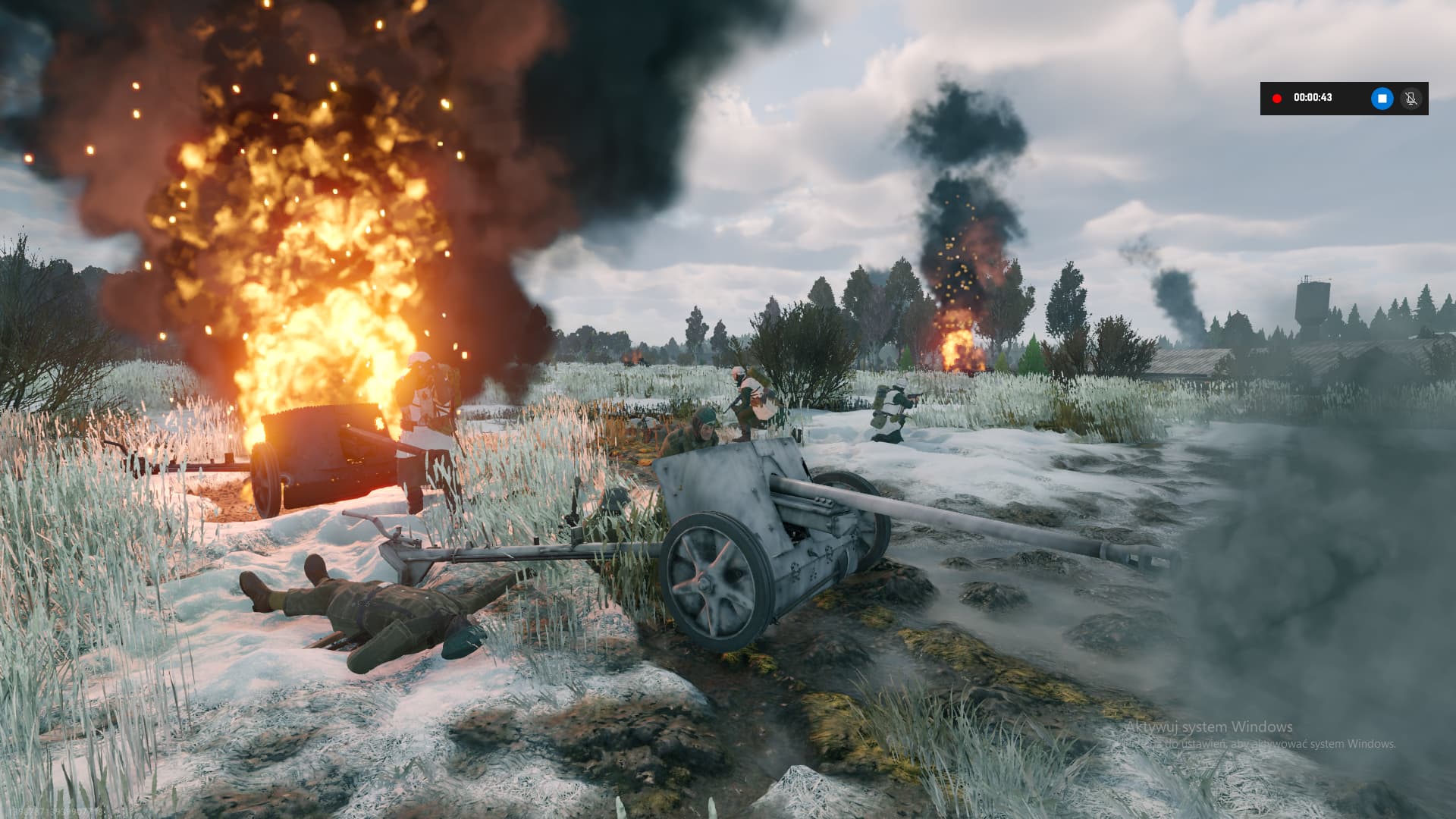Toggle the recording microphone mute
The width and height of the screenshot is (1456, 819).
(x=1410, y=99)
